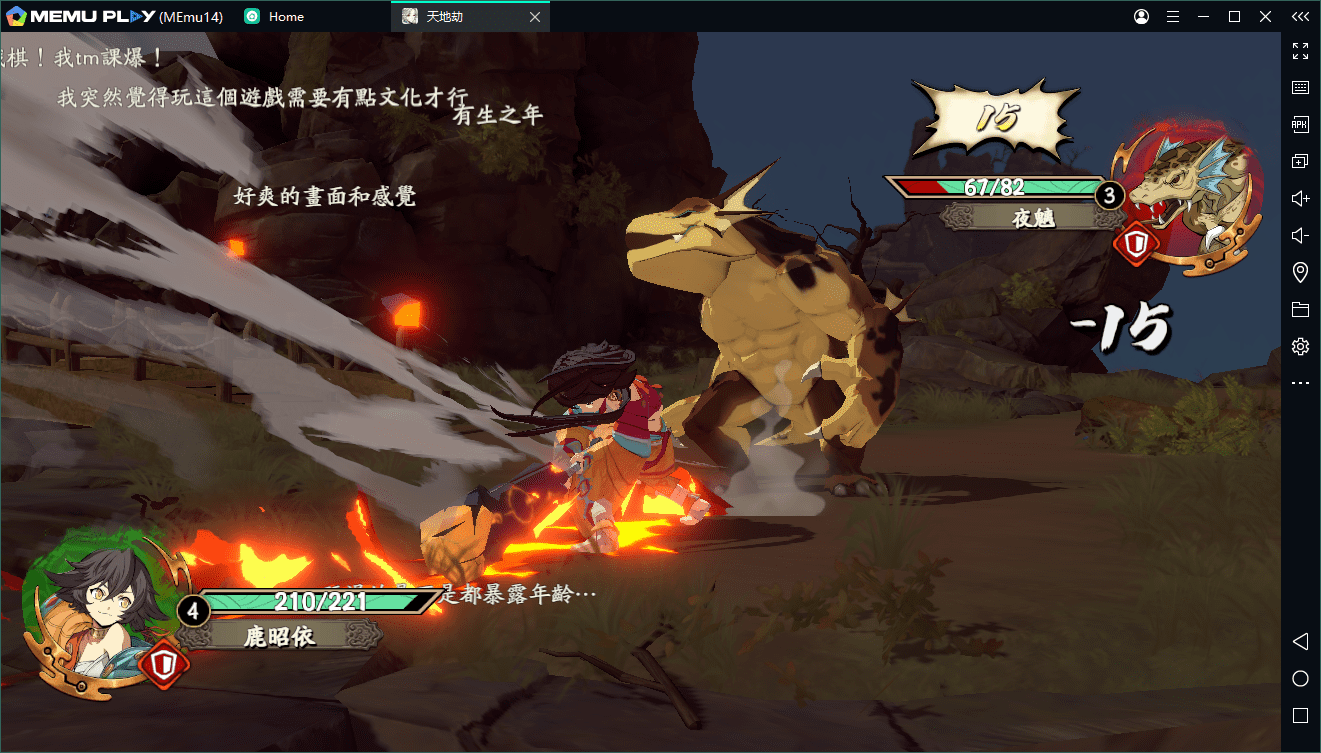
Task: Switch to the Home tab
Action: [285, 17]
